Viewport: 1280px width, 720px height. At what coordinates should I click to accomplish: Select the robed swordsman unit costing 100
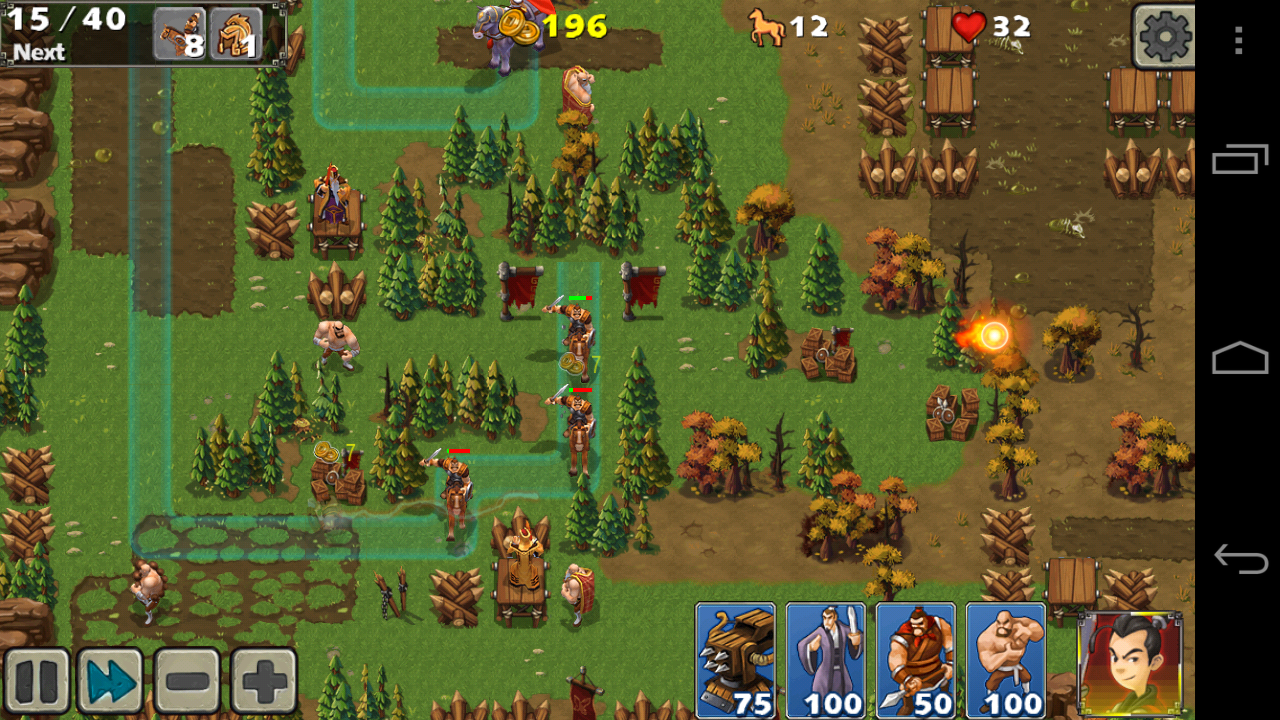(x=825, y=660)
